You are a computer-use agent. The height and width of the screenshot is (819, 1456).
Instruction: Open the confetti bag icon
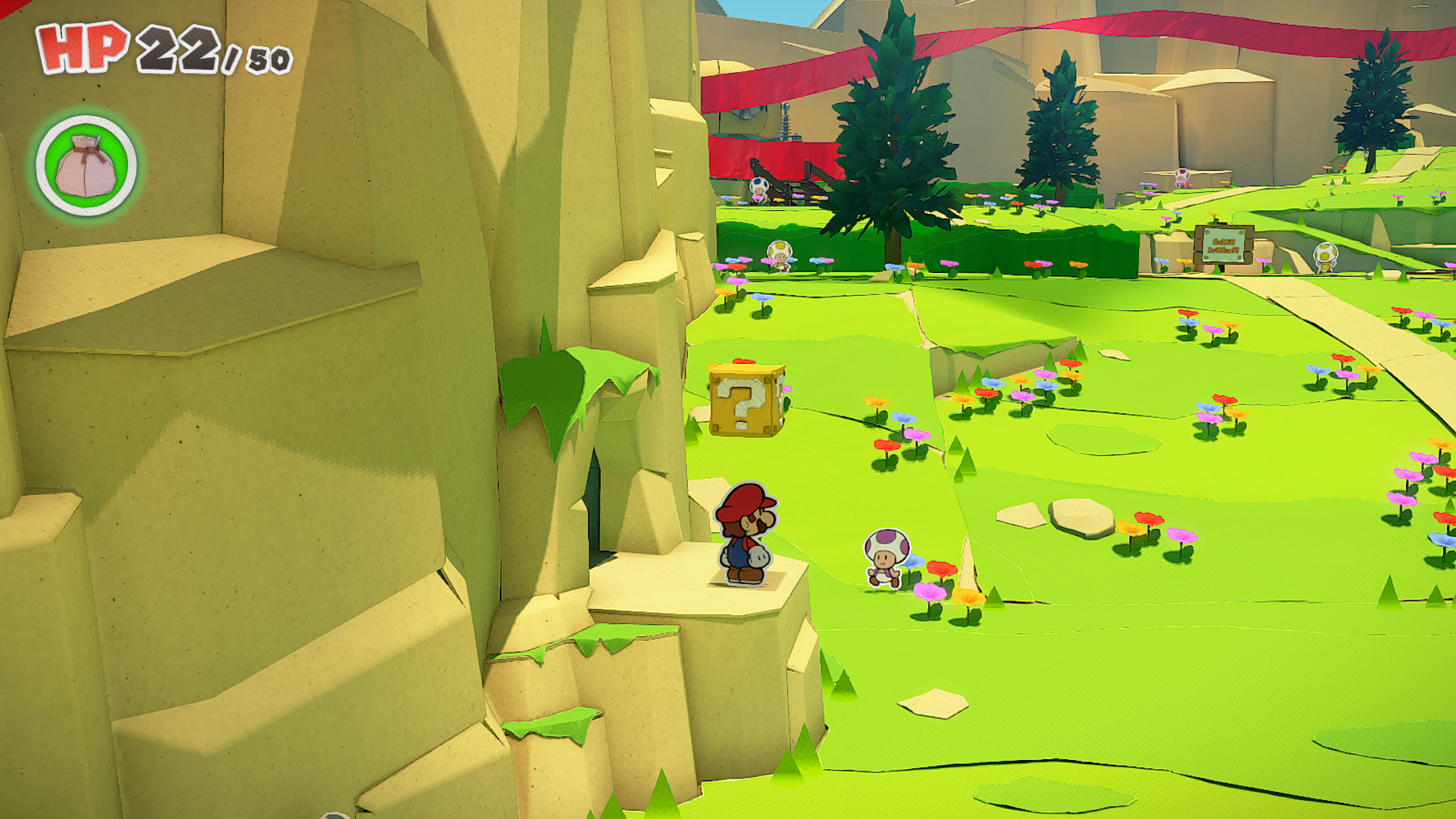click(86, 165)
